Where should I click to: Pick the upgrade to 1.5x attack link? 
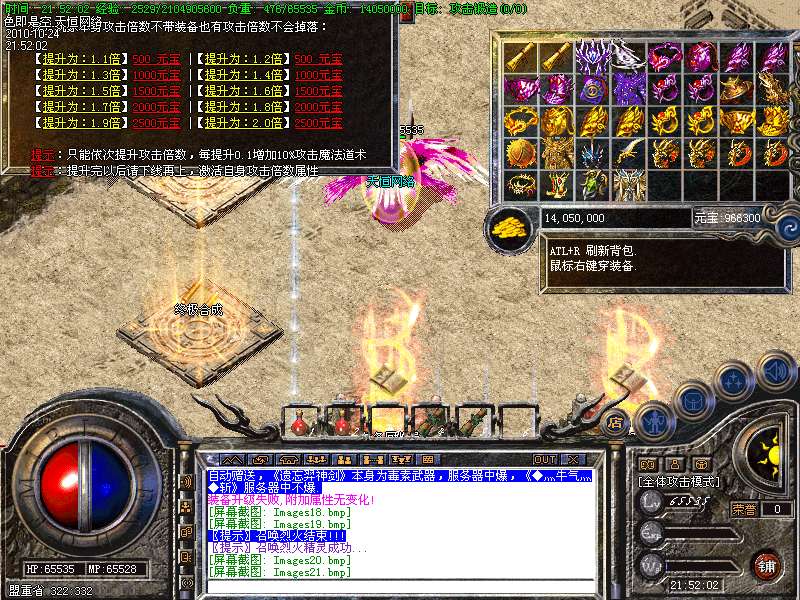point(80,90)
